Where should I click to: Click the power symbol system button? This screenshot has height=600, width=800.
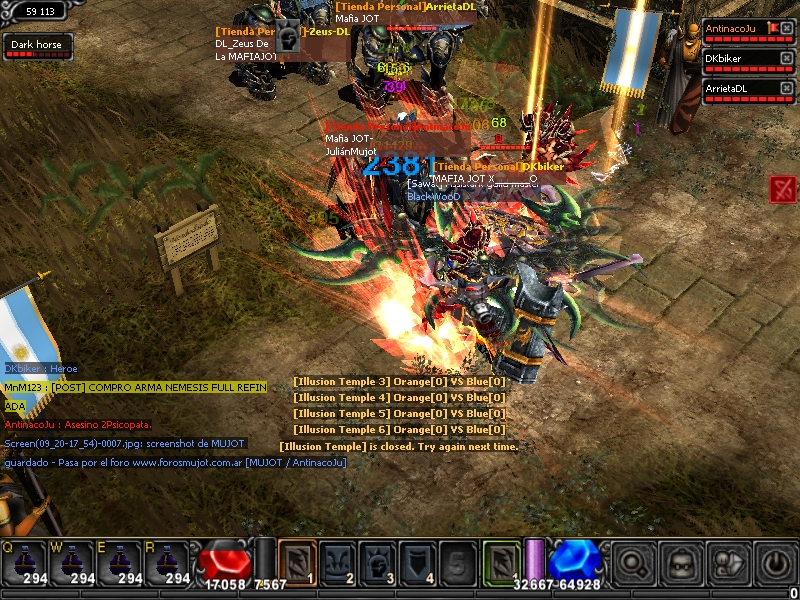tap(774, 563)
